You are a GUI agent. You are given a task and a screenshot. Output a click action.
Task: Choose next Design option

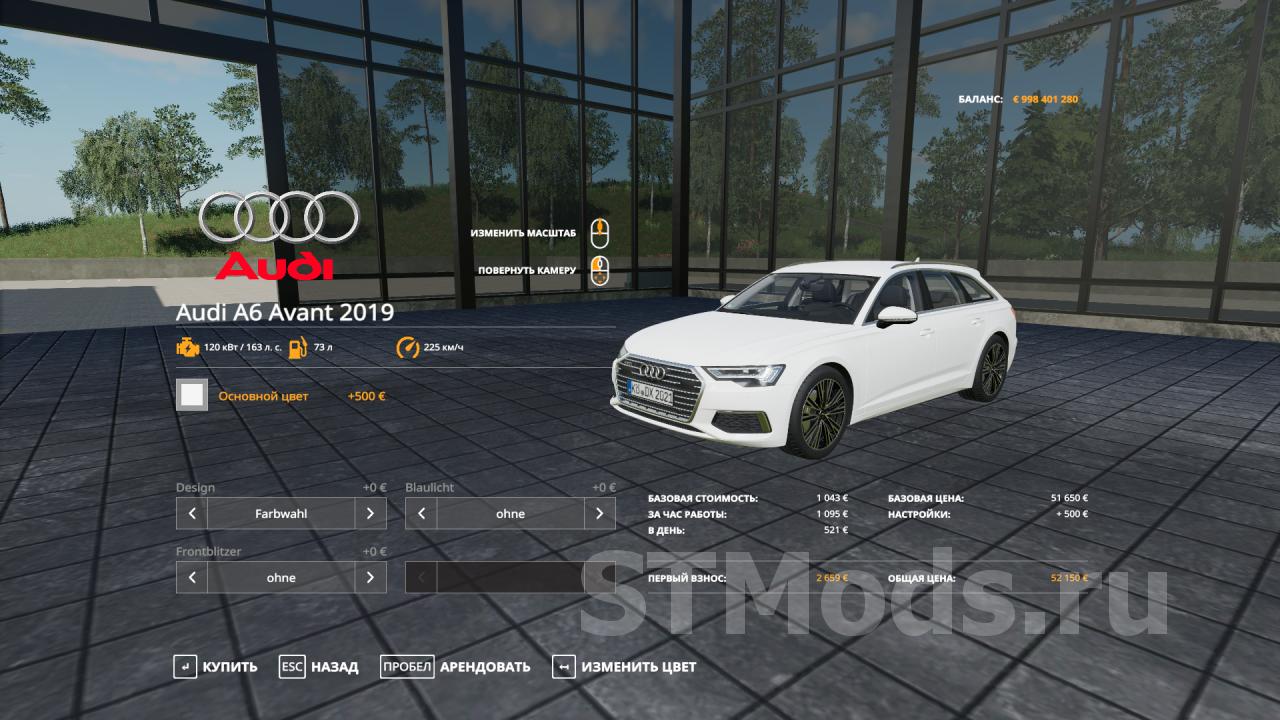(x=370, y=514)
